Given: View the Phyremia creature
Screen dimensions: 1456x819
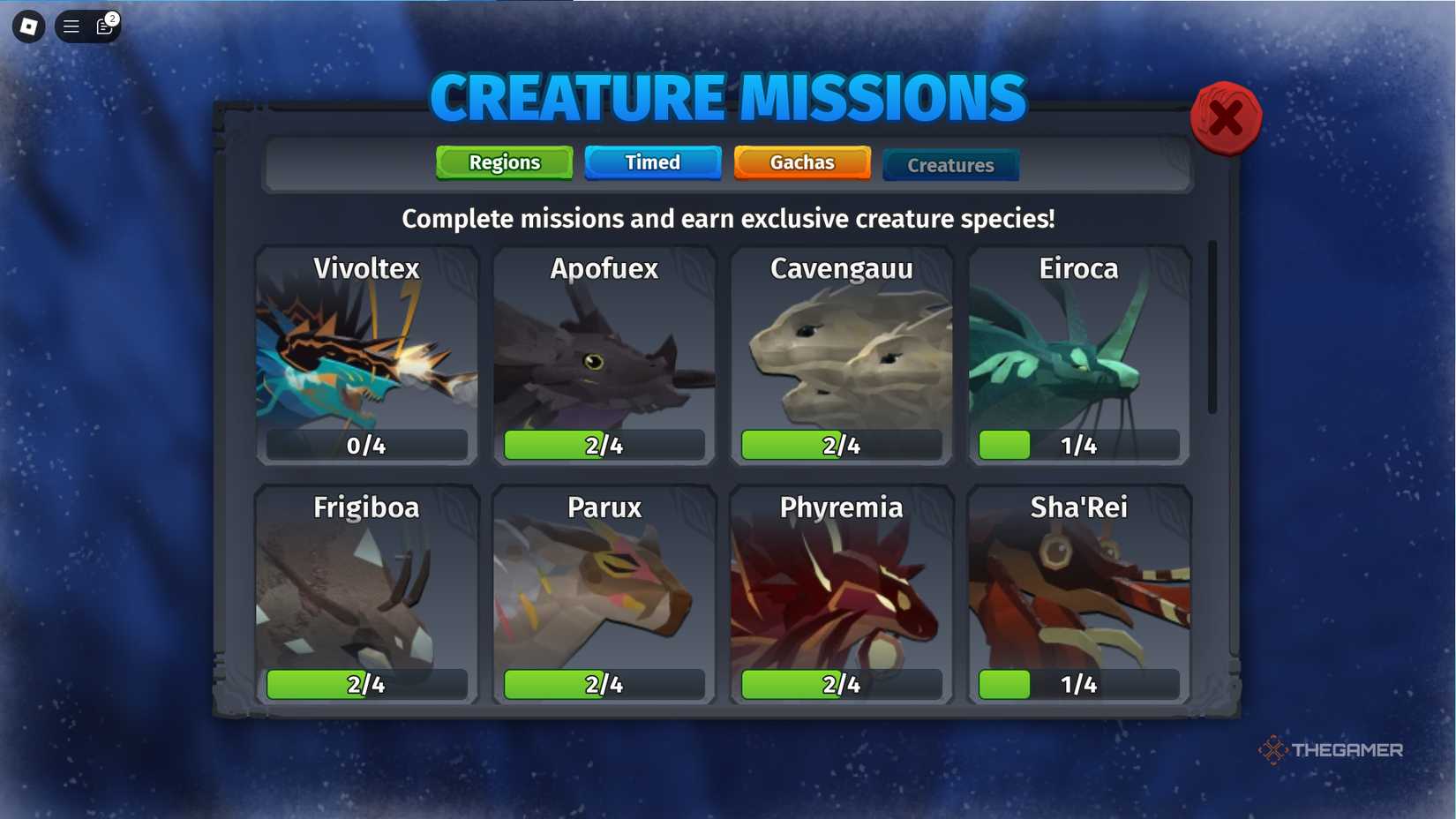Looking at the screenshot, I should tap(841, 591).
